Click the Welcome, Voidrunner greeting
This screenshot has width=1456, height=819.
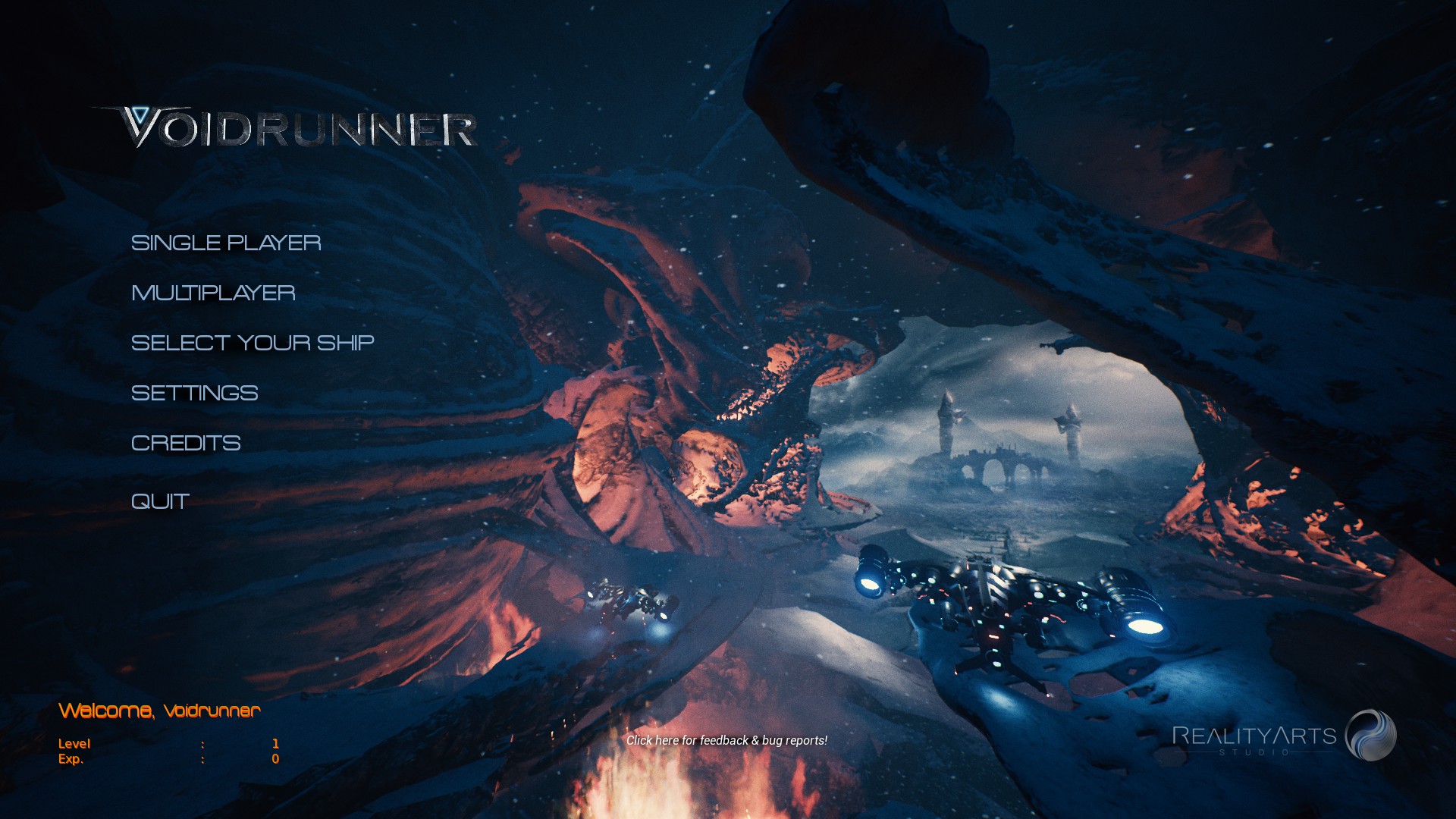tap(160, 711)
